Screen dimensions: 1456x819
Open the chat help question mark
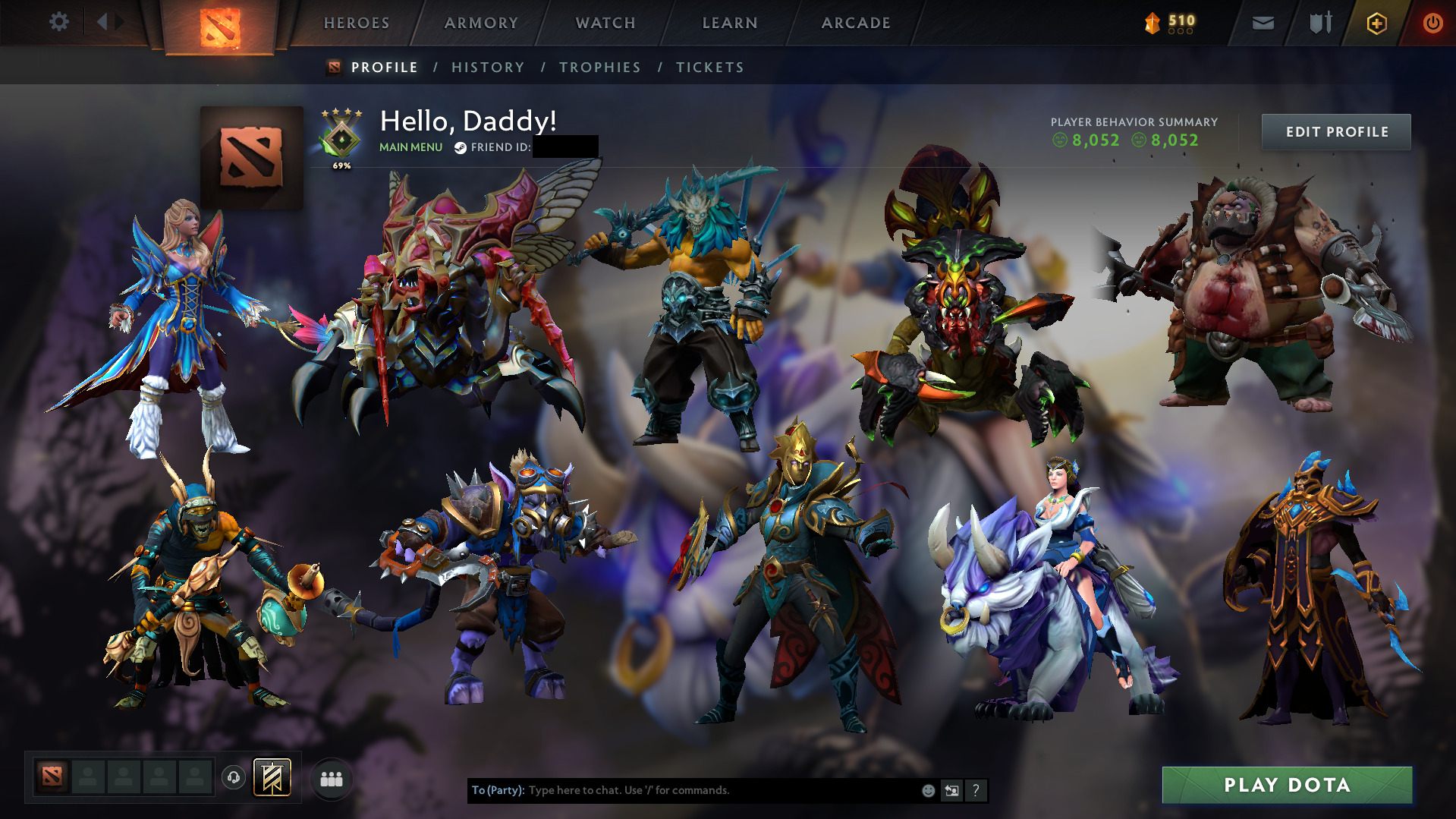976,791
